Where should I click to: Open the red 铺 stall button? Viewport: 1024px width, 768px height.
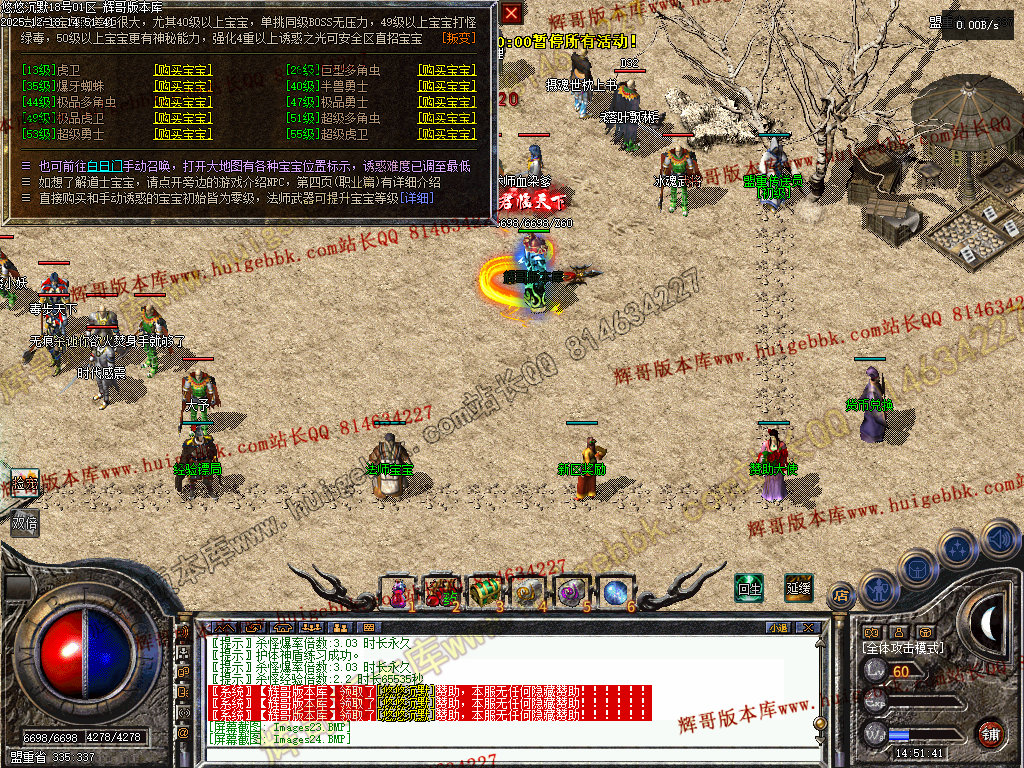(990, 732)
